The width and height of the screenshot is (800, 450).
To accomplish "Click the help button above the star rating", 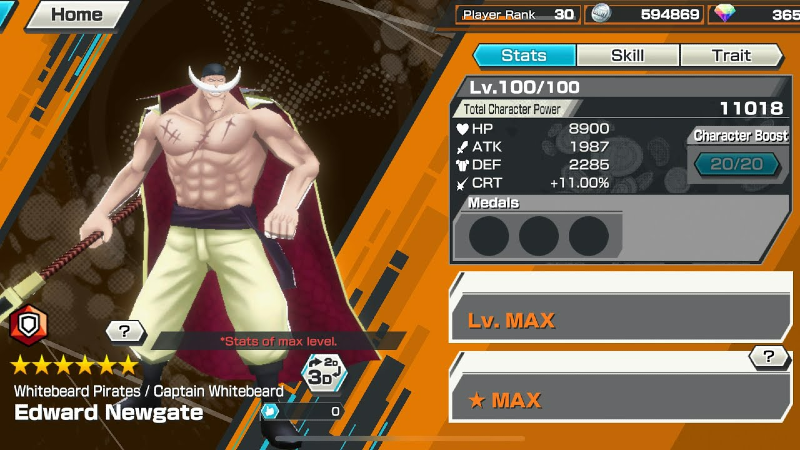I will (x=125, y=331).
